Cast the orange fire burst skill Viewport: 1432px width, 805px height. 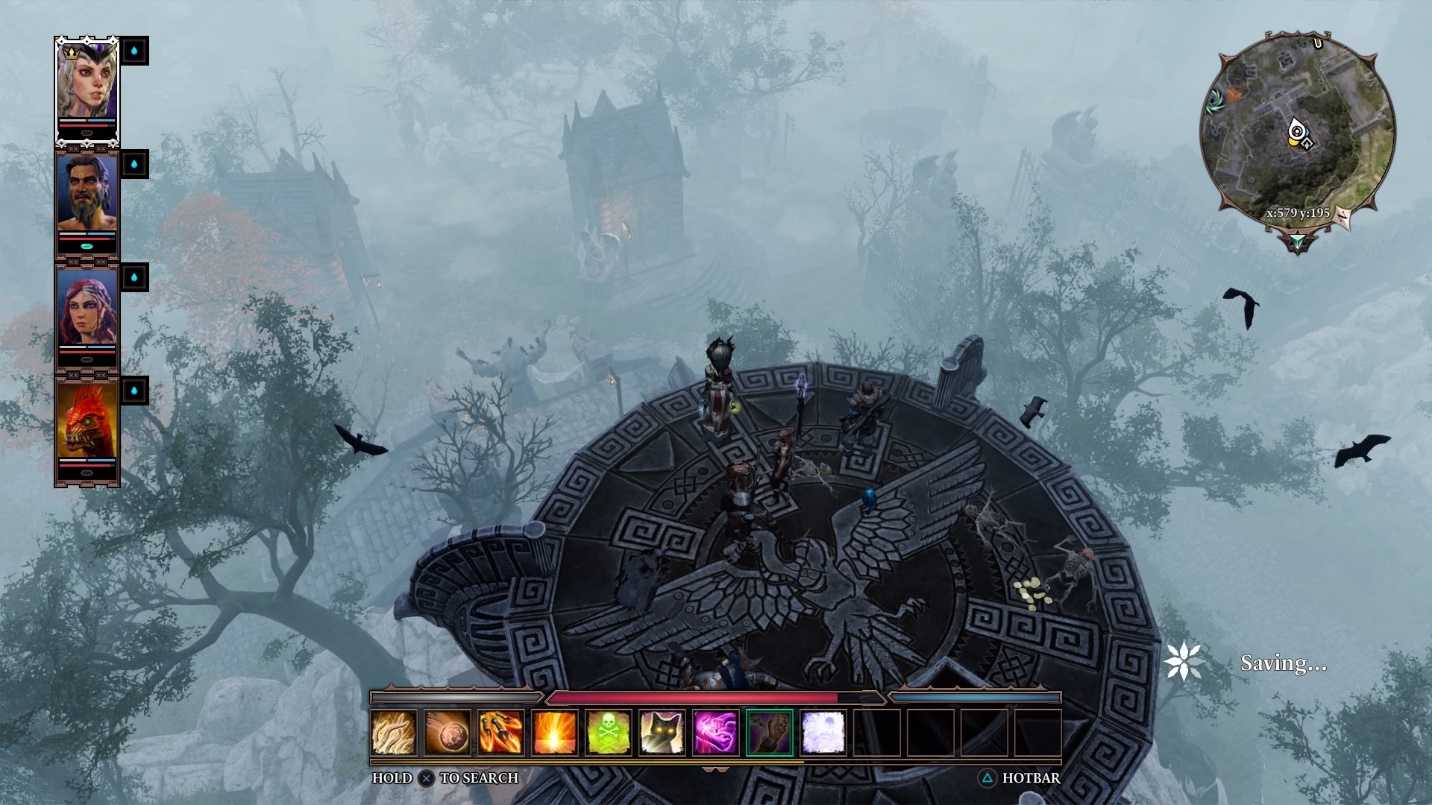pos(555,732)
